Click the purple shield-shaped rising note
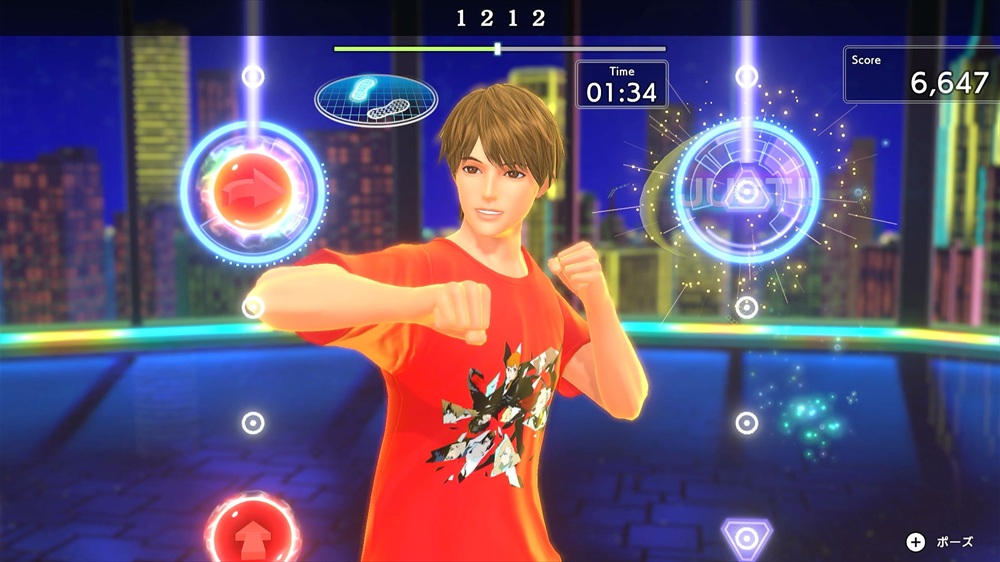1000x562 pixels. pyautogui.click(x=746, y=539)
